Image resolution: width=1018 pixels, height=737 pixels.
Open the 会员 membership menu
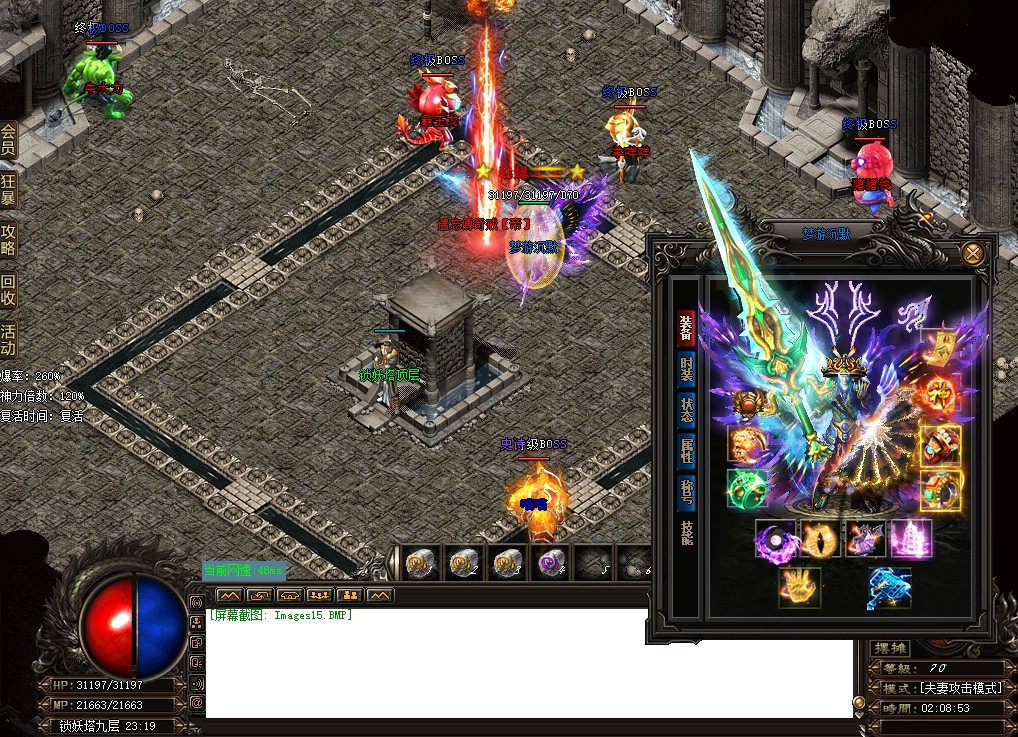9,139
